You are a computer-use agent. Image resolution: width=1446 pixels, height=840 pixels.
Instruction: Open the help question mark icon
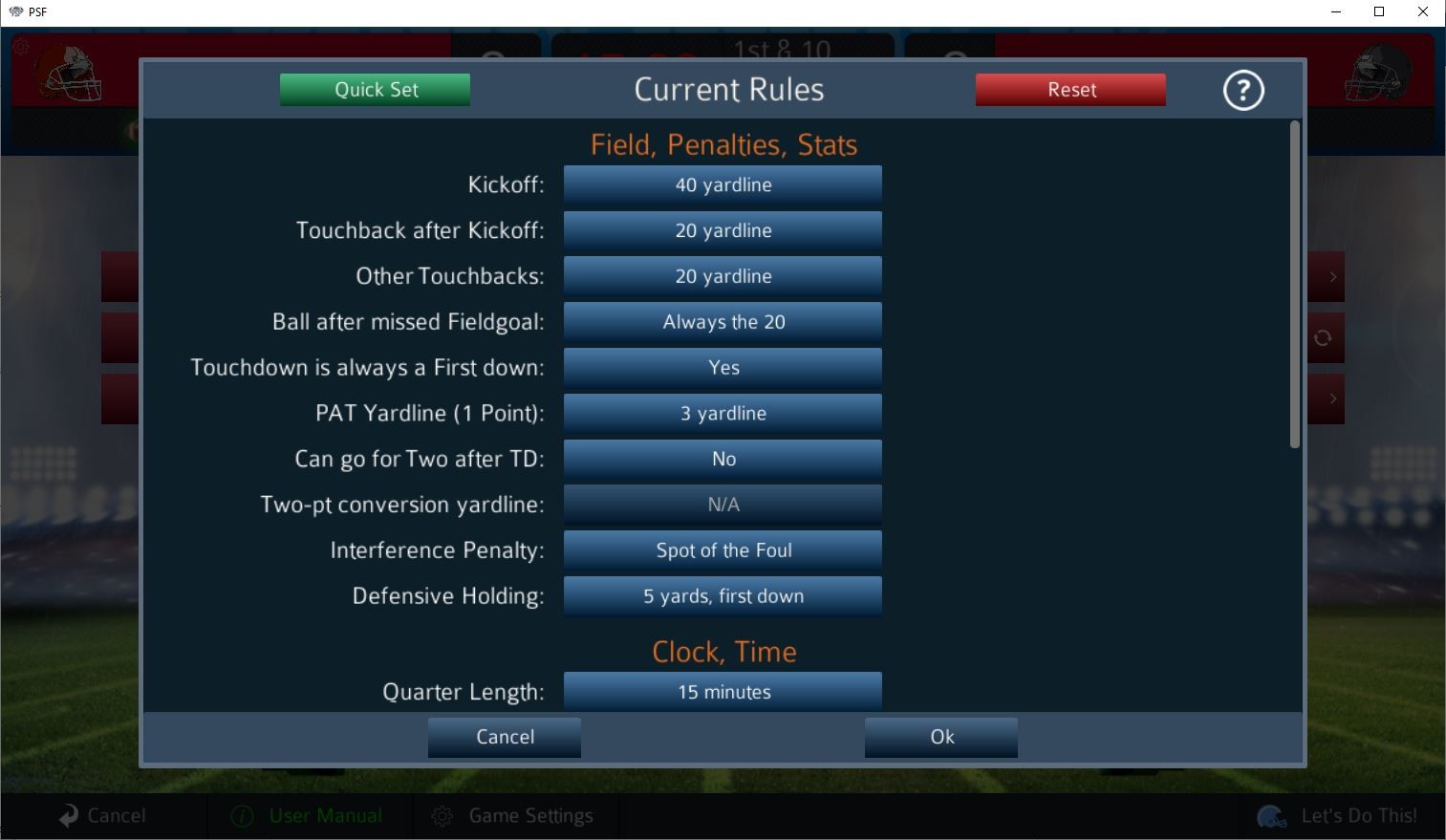pos(1242,89)
